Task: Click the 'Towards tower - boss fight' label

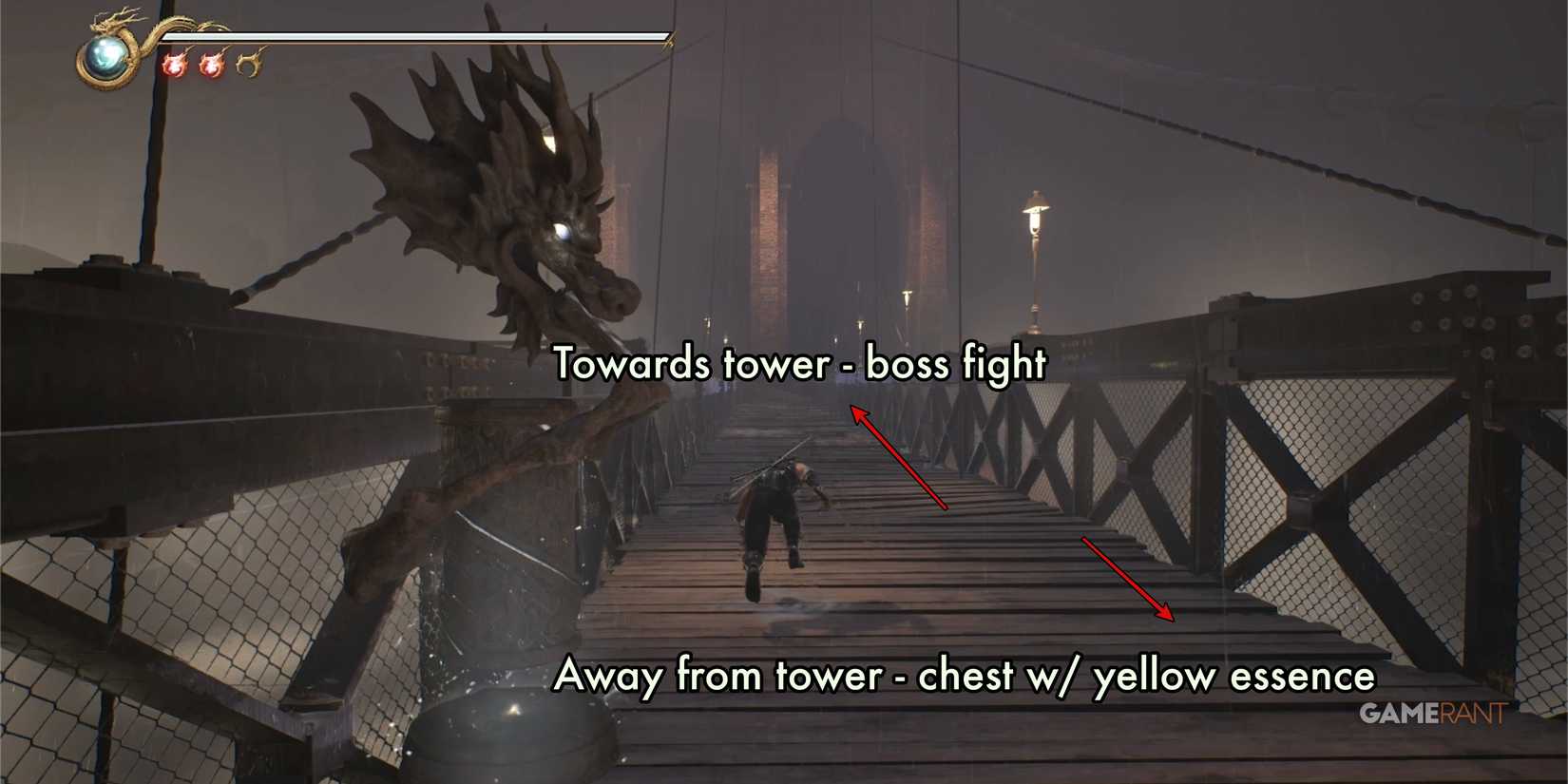Action: tap(801, 363)
